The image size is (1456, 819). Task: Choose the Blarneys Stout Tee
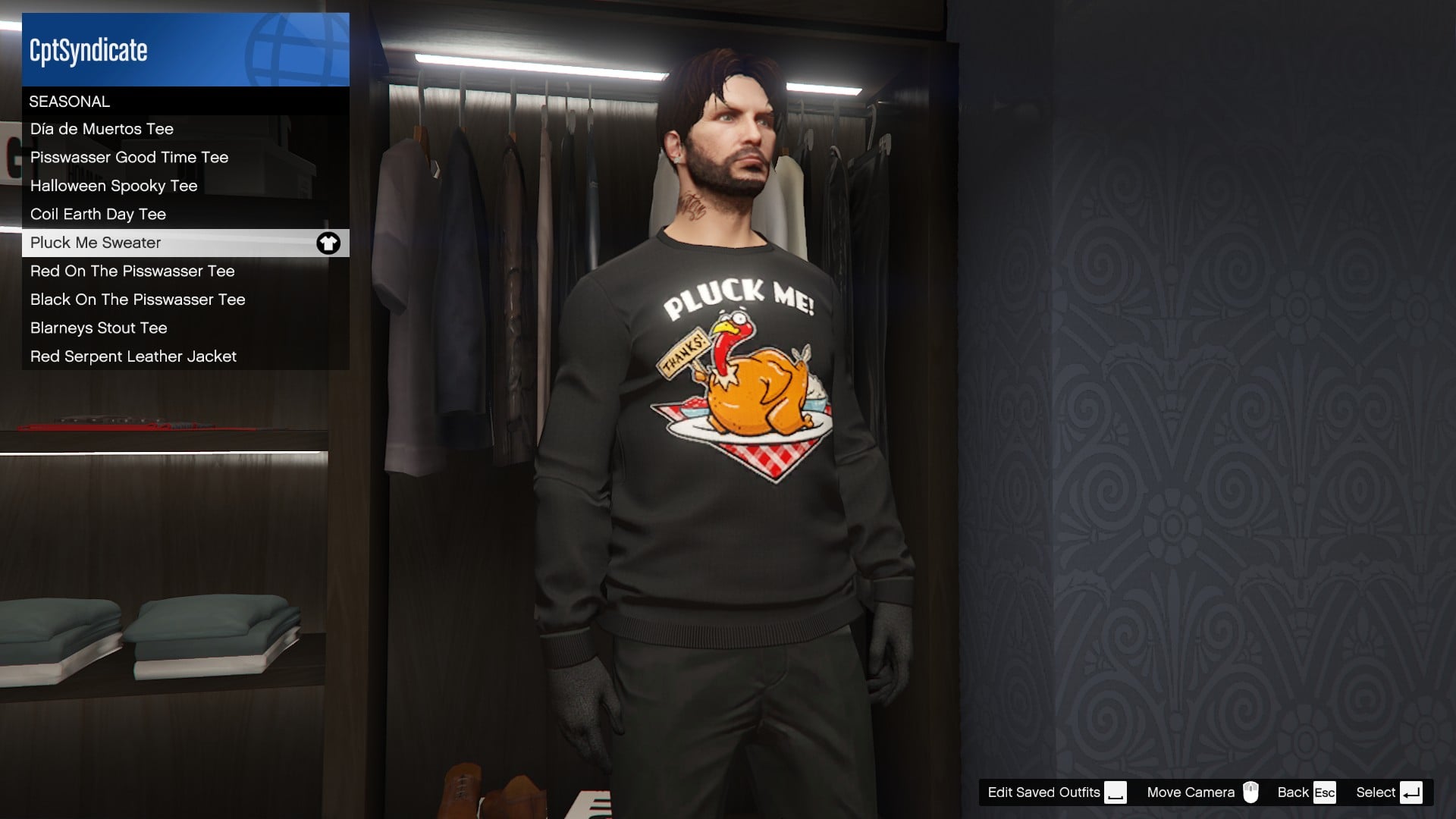coord(98,328)
